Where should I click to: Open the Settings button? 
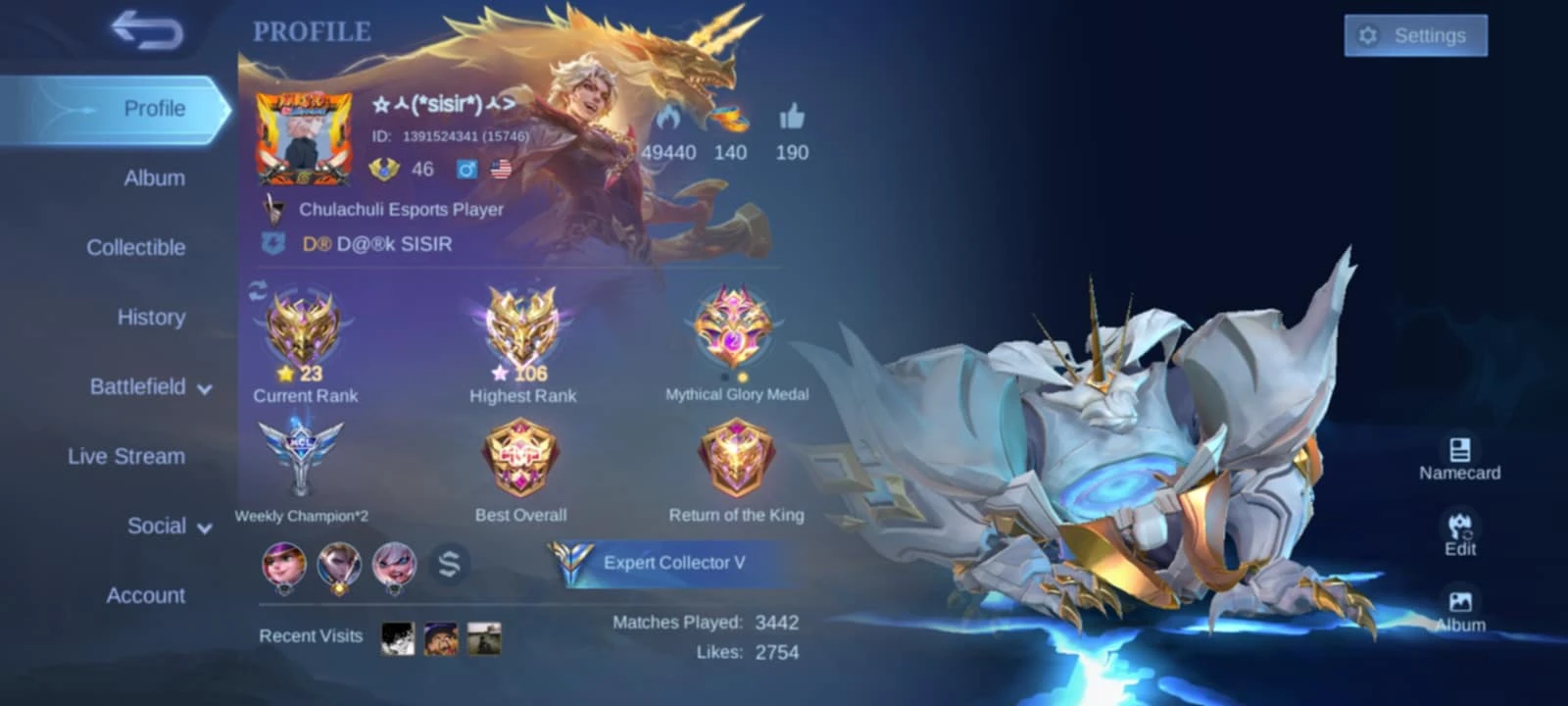1415,36
